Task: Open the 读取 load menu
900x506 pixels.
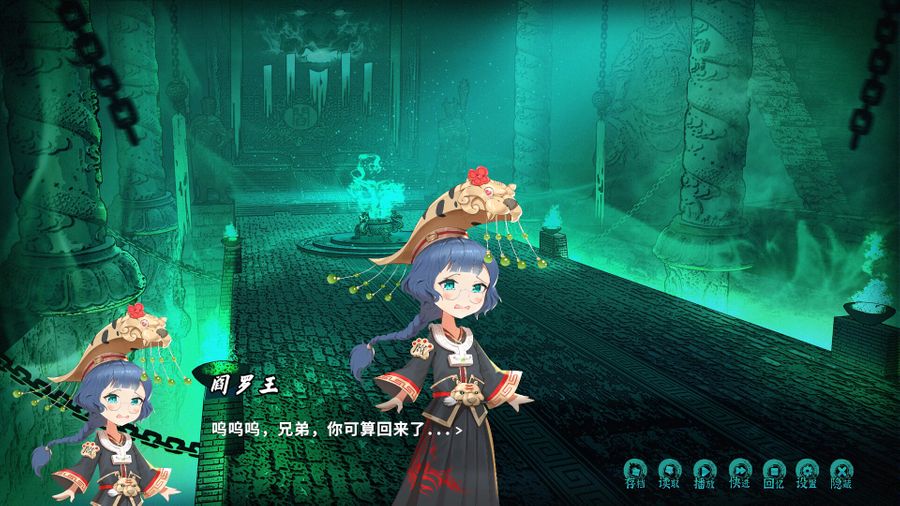Action: (x=669, y=472)
